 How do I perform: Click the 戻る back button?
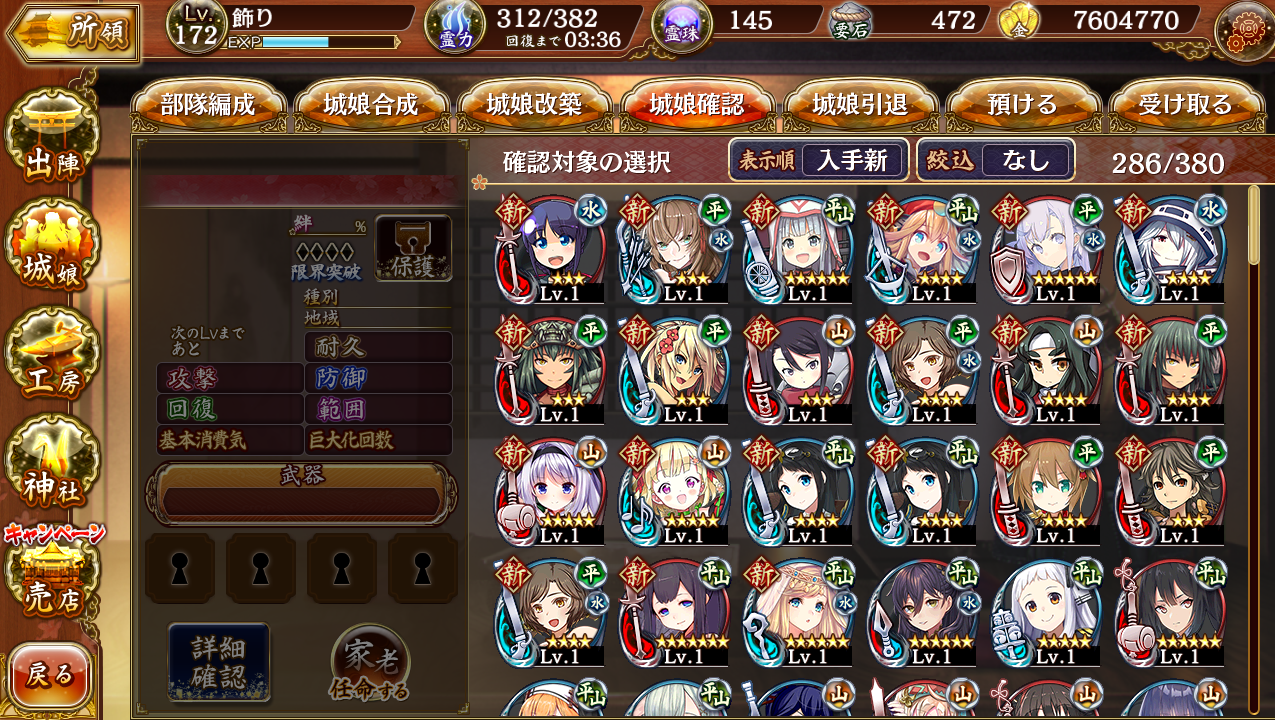coord(50,675)
